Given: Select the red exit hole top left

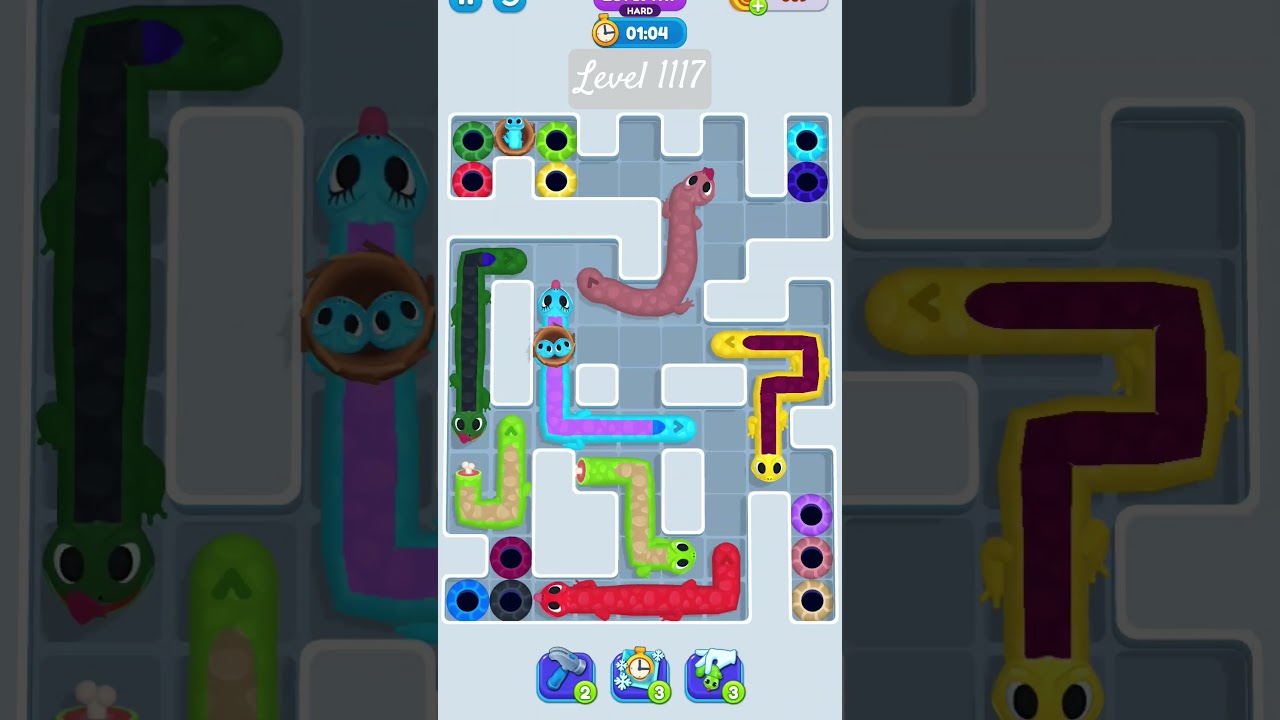Looking at the screenshot, I should 473,180.
